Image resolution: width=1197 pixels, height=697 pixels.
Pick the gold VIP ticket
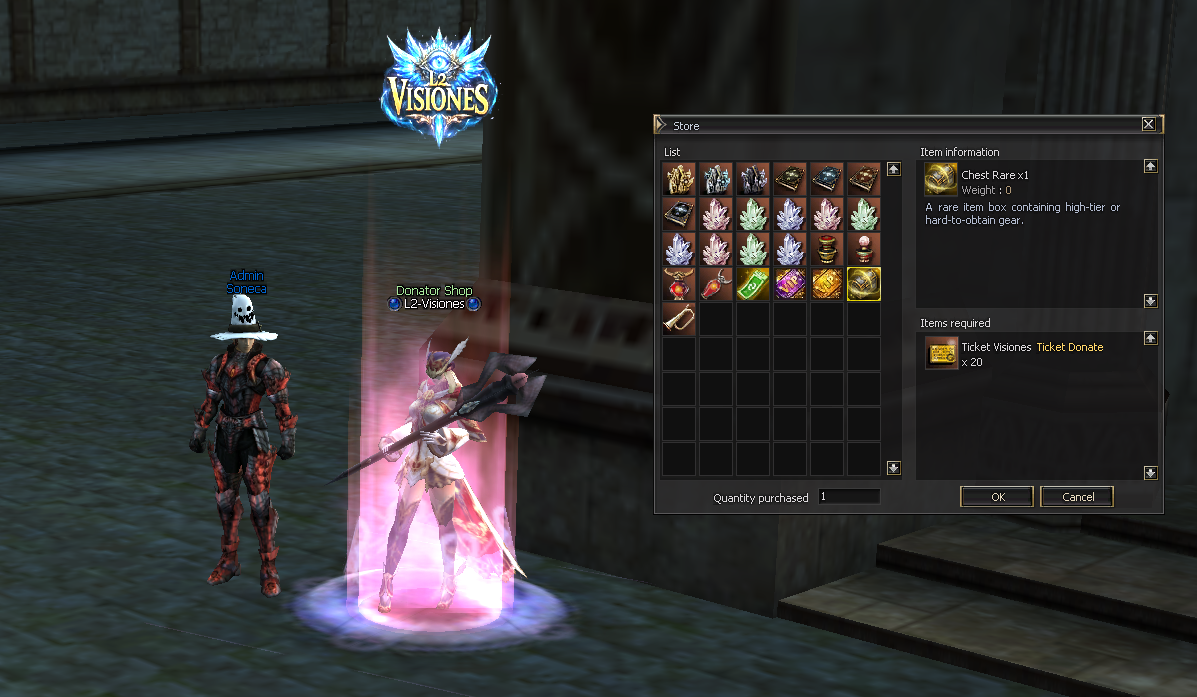(827, 284)
